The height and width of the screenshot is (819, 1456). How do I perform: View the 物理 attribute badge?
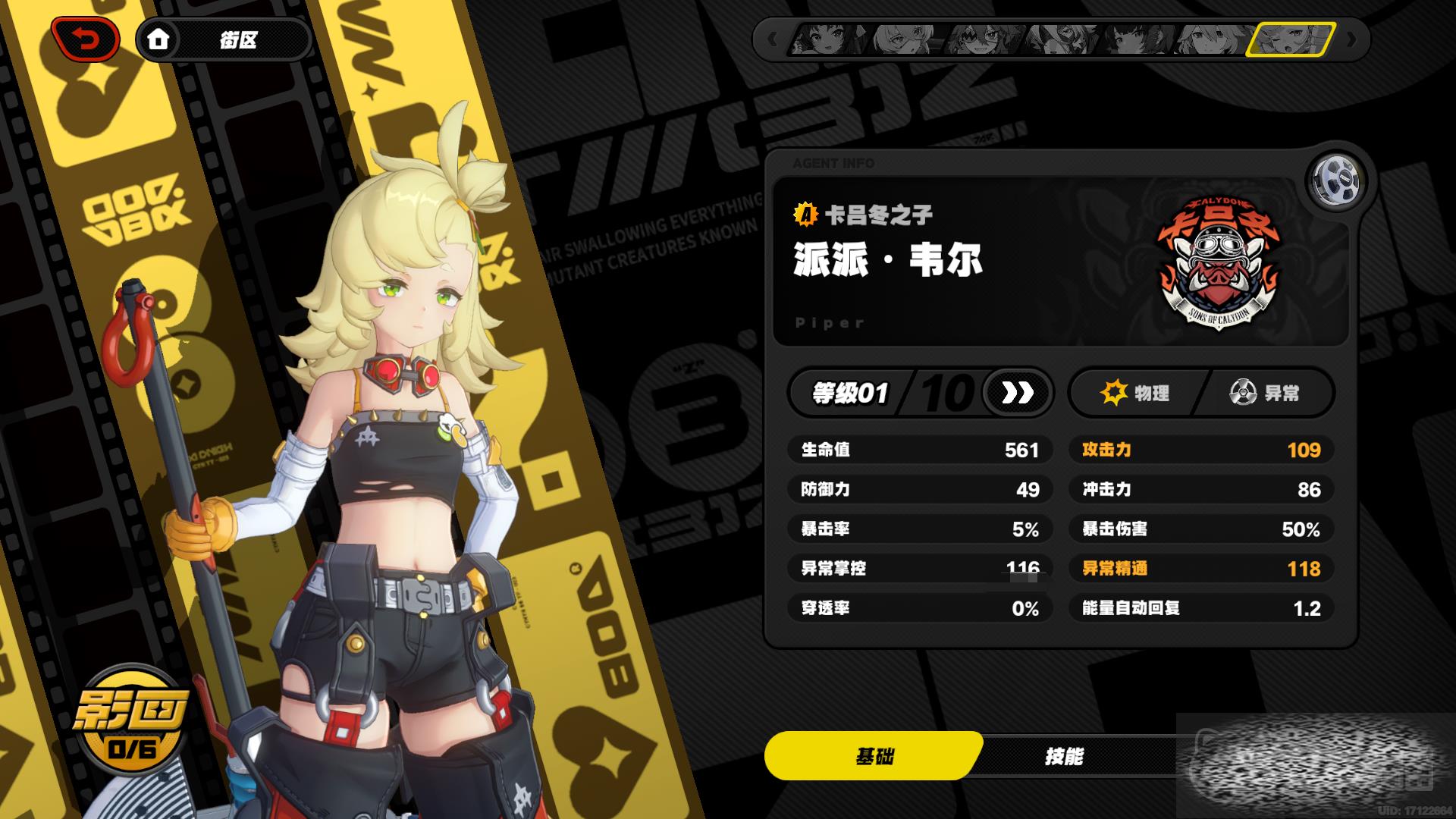pyautogui.click(x=1134, y=393)
